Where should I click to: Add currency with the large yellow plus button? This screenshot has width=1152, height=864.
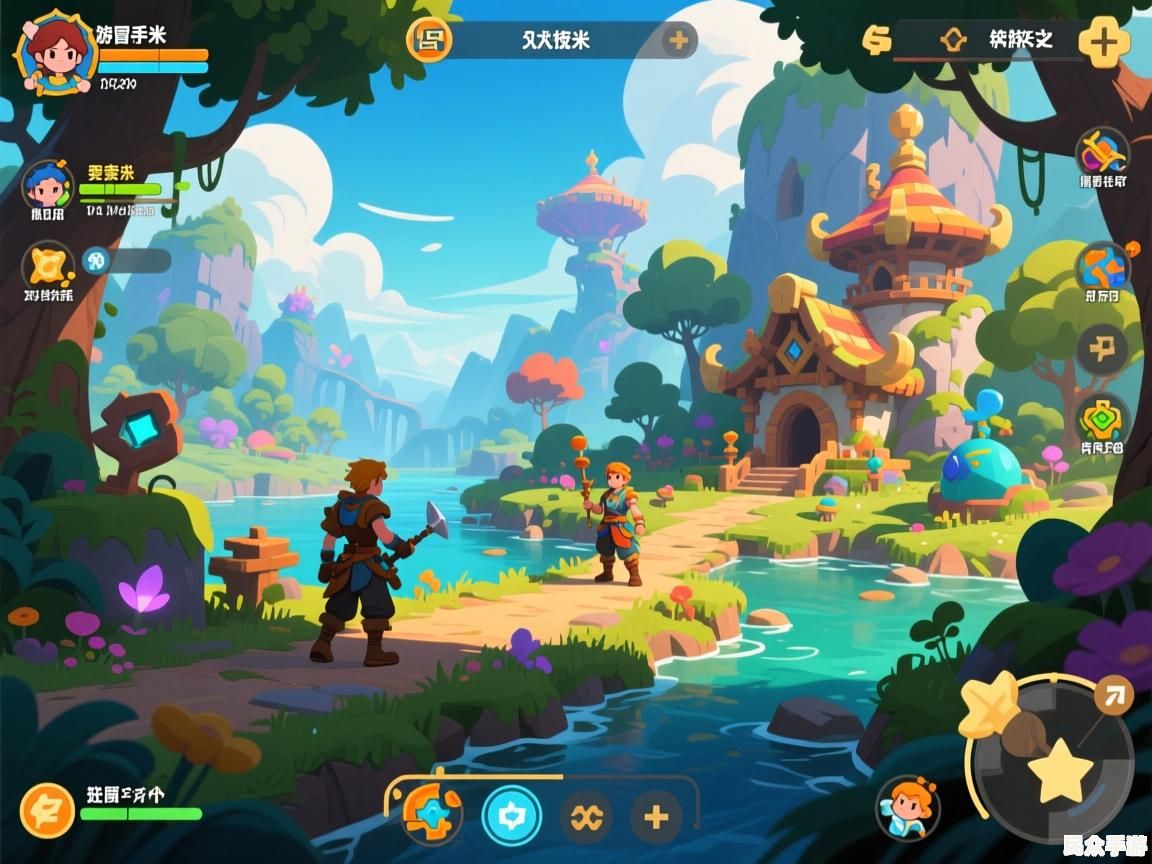pos(1103,42)
